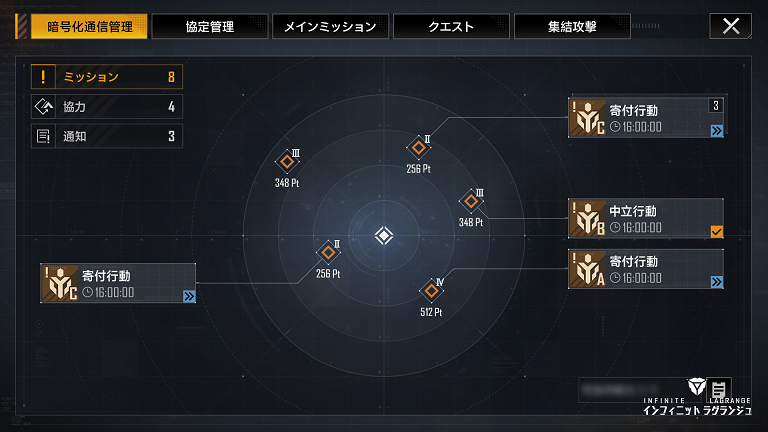
Task: Switch to the 協定管理 tab
Action: click(x=210, y=26)
